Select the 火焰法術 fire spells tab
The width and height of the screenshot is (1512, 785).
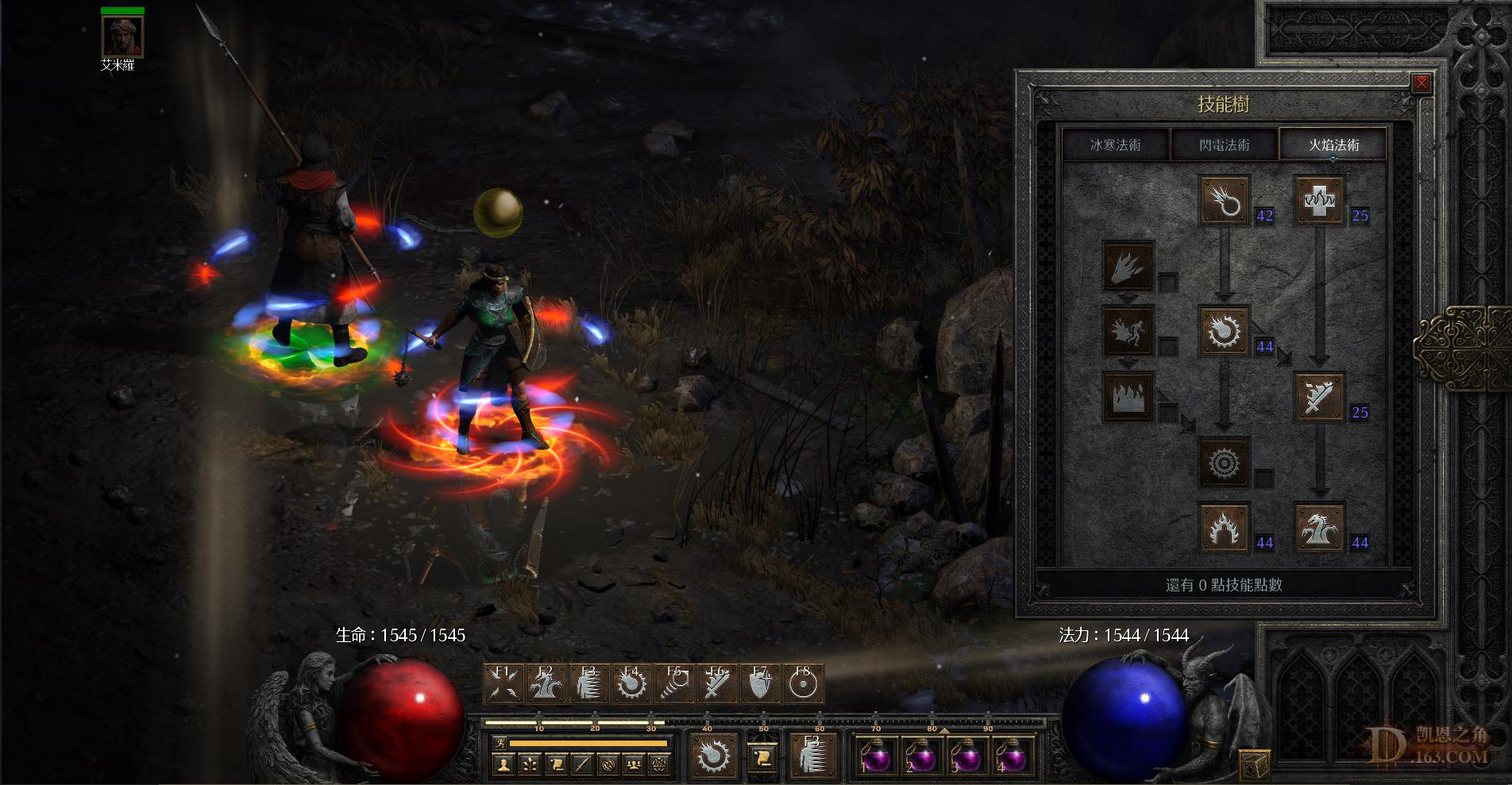pos(1333,145)
